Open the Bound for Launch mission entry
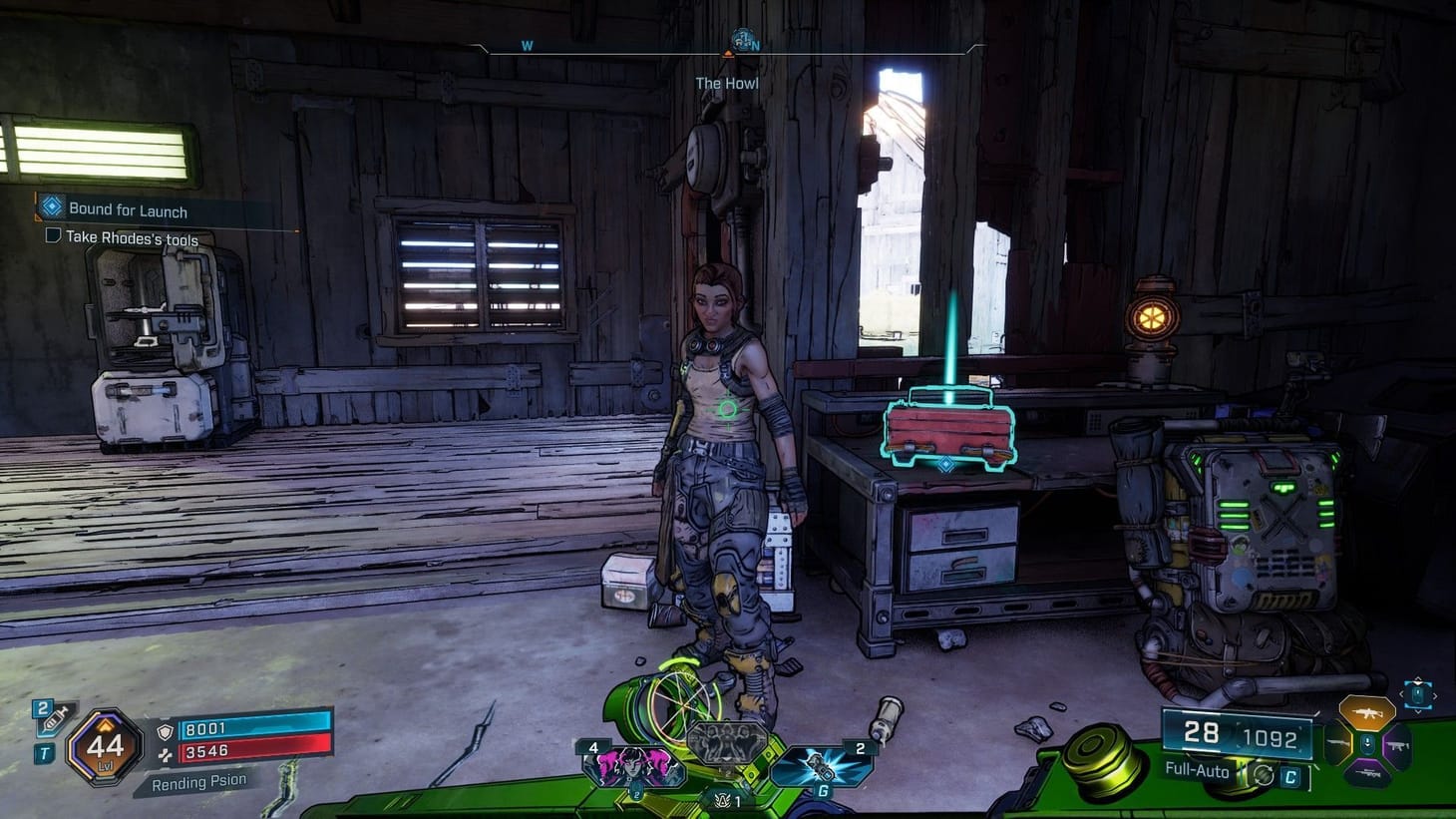Viewport: 1456px width, 819px height. (127, 210)
